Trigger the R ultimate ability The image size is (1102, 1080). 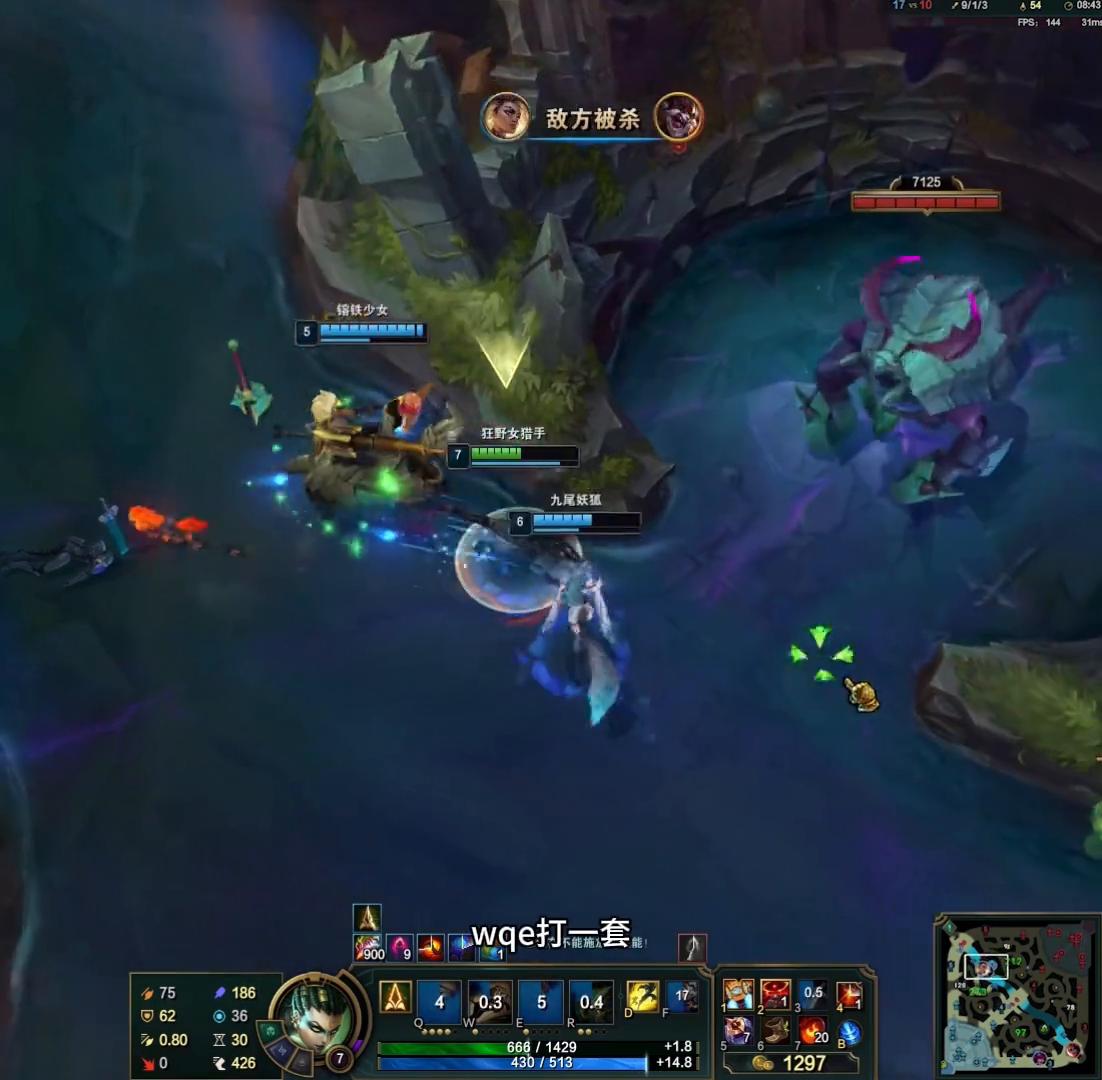(x=592, y=1002)
